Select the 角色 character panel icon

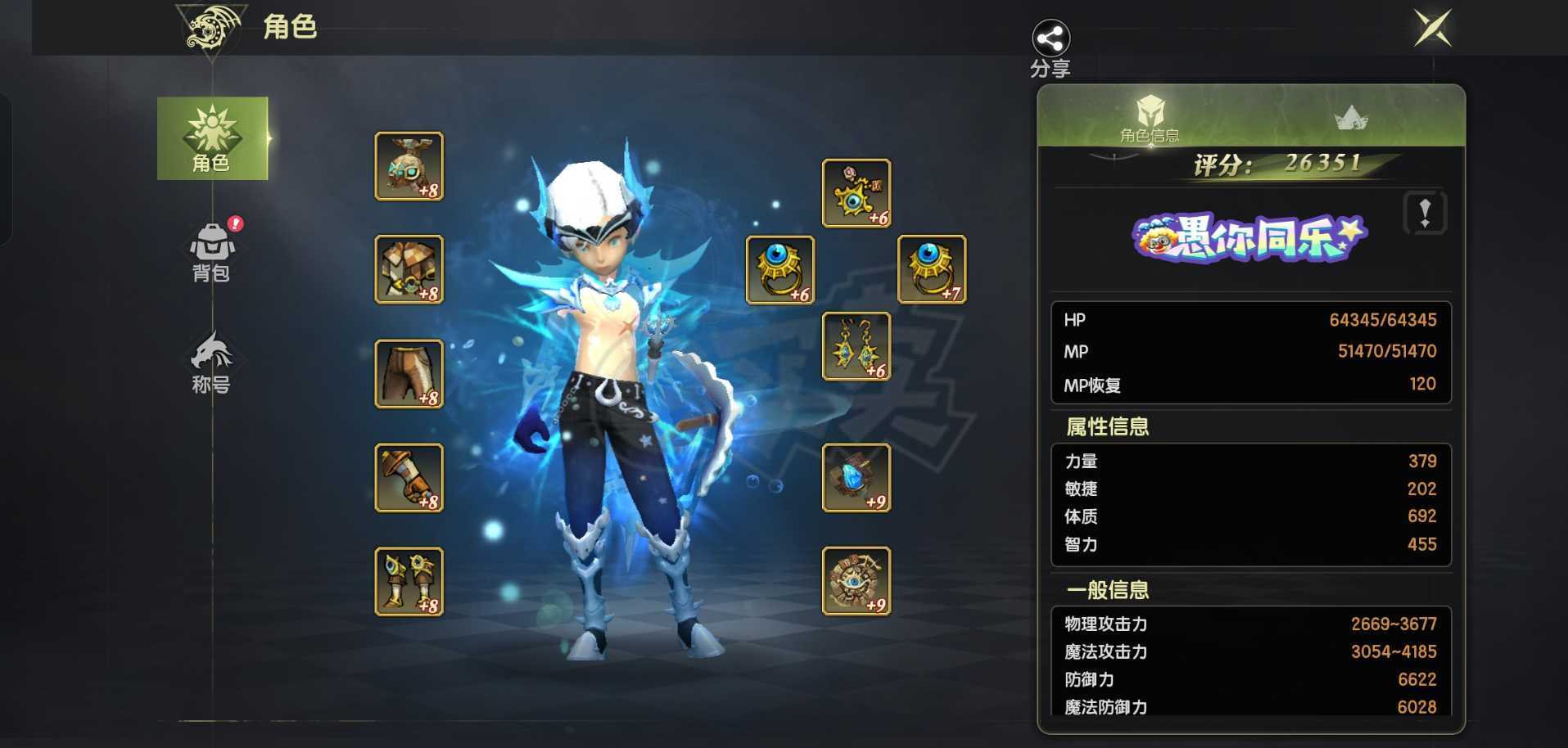coord(213,137)
